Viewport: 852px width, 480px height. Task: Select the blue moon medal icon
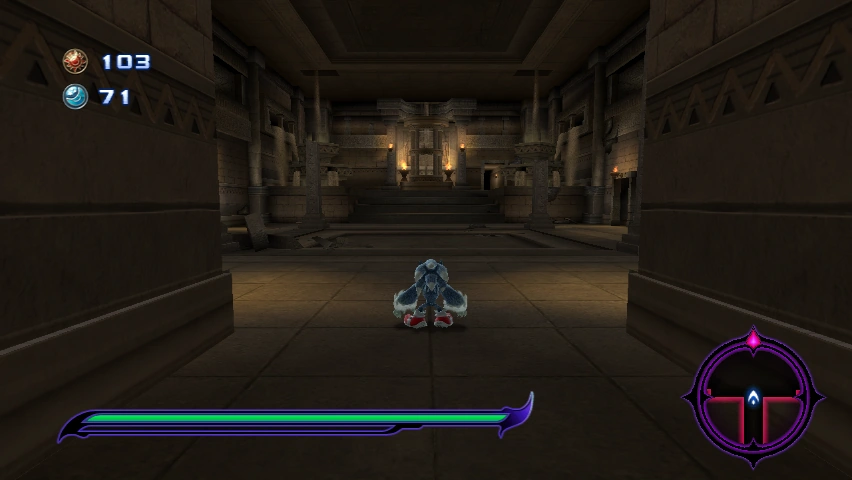point(75,96)
